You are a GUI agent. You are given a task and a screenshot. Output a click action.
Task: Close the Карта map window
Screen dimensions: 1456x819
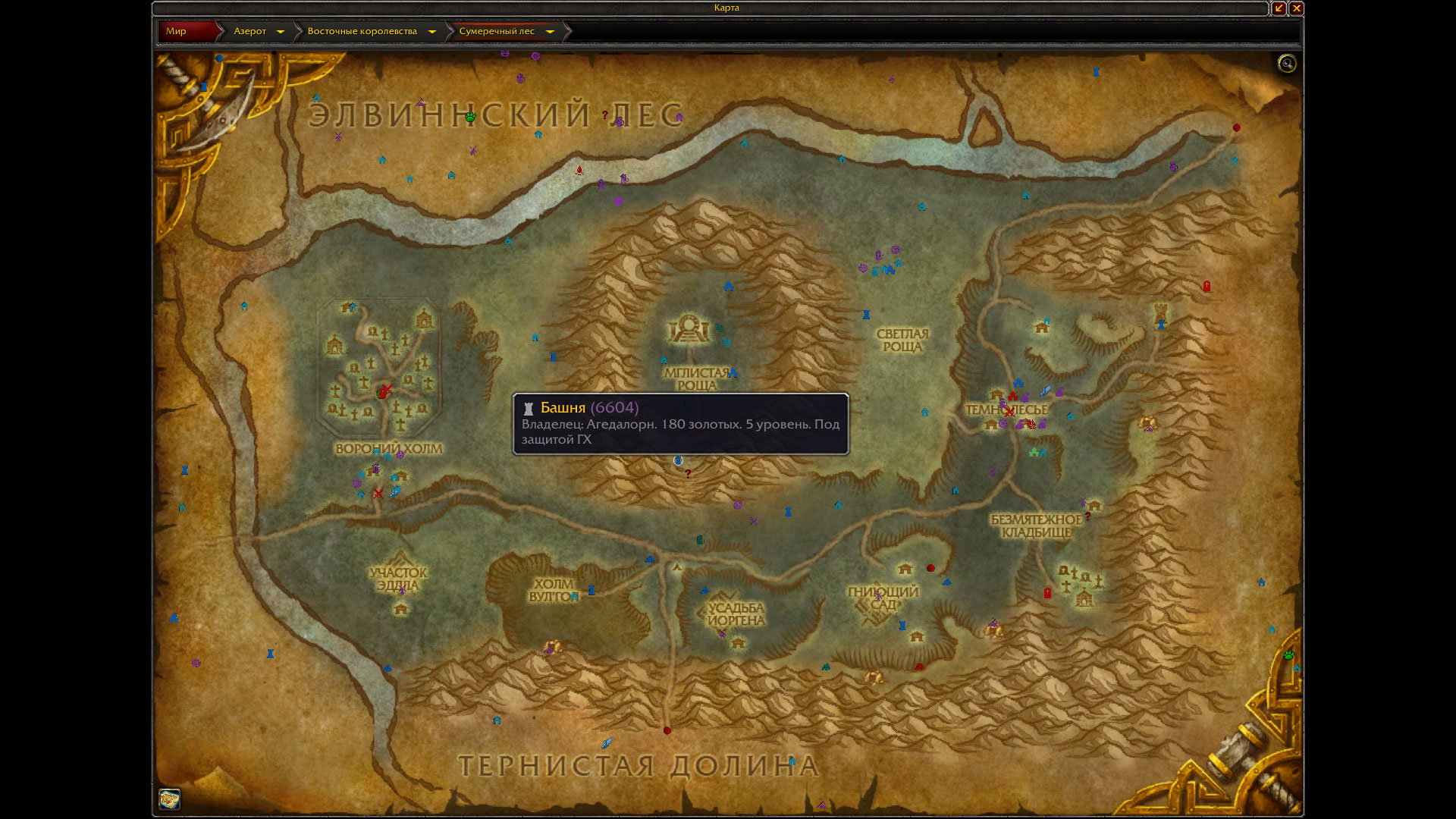click(1297, 8)
